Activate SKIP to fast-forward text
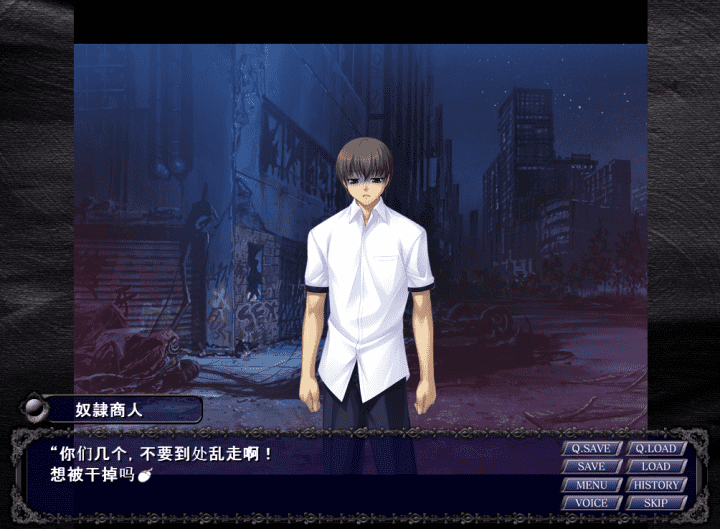720x529 pixels. [x=656, y=503]
